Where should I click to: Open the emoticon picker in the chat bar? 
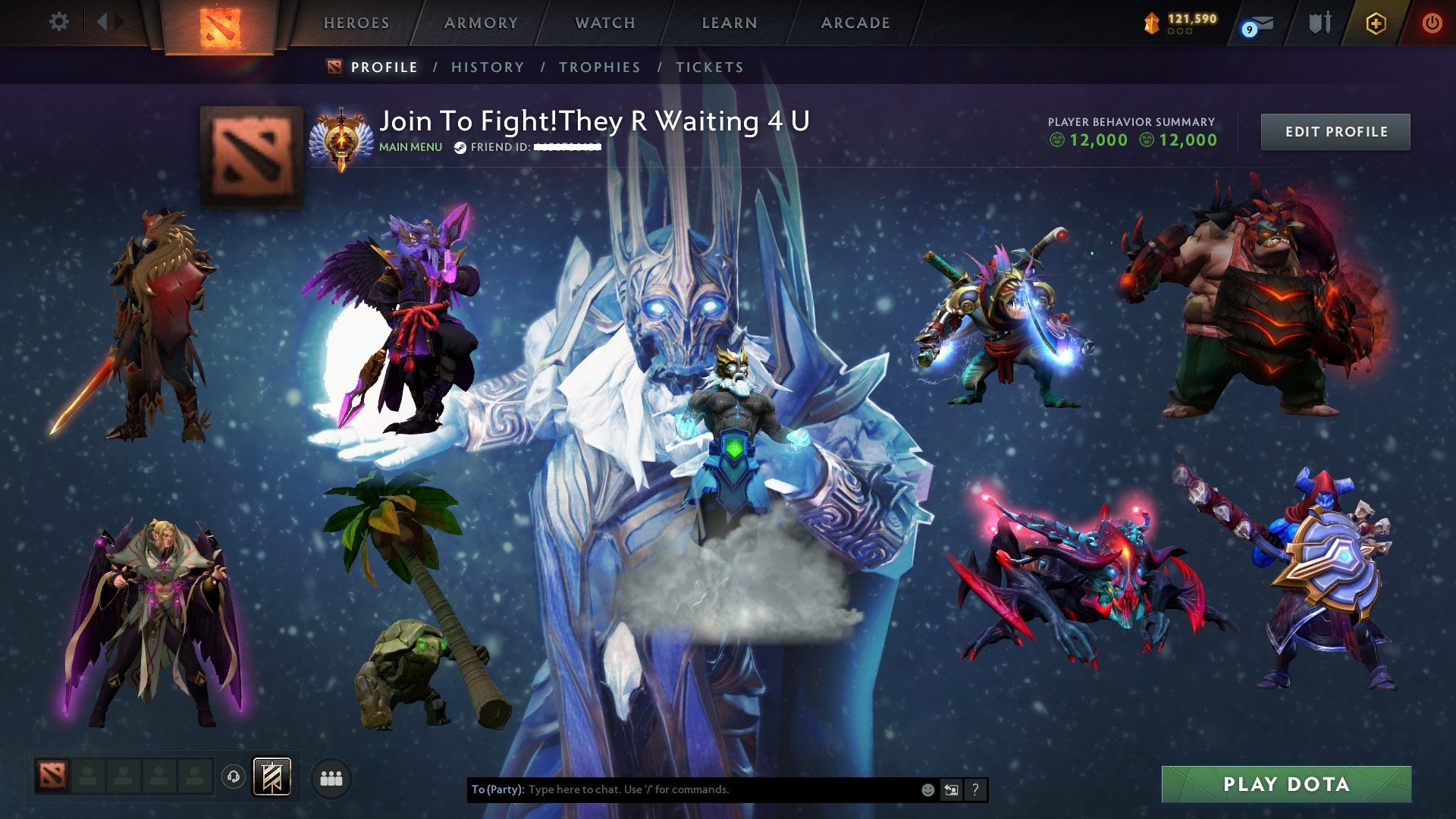[x=927, y=789]
